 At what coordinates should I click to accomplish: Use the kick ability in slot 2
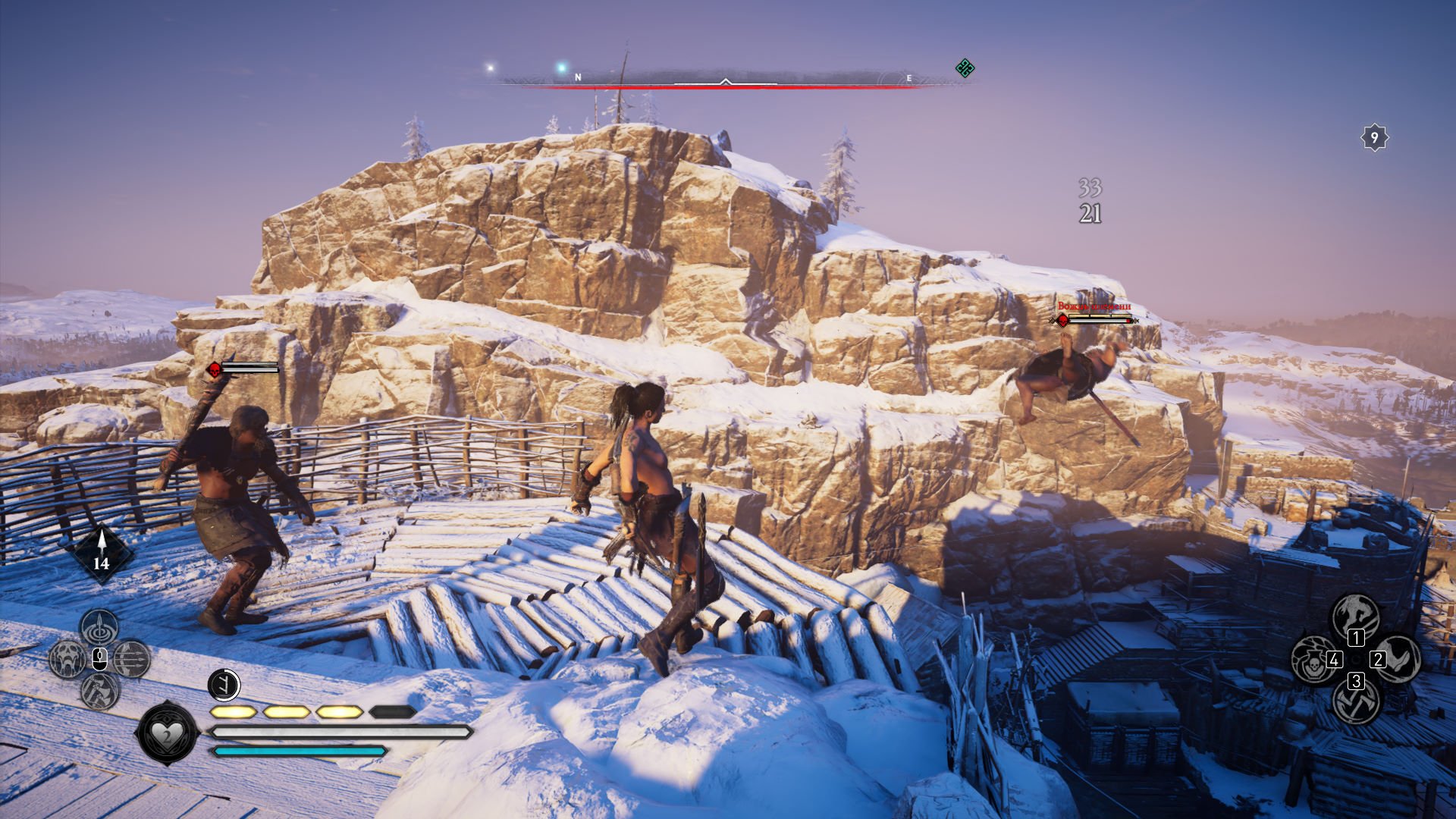(x=1398, y=658)
